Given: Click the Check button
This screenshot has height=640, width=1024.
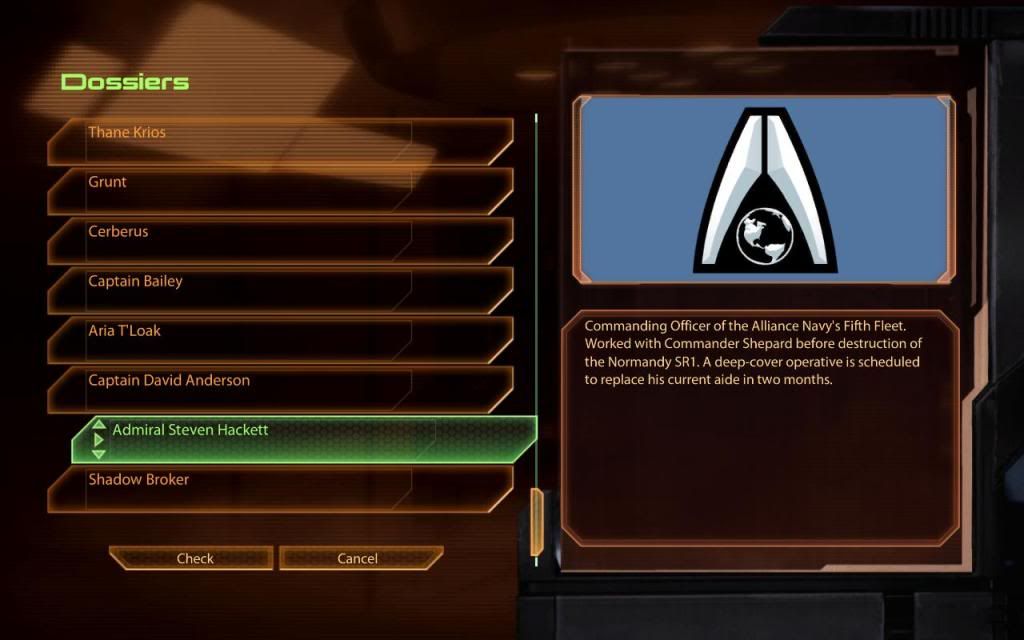Looking at the screenshot, I should point(194,558).
